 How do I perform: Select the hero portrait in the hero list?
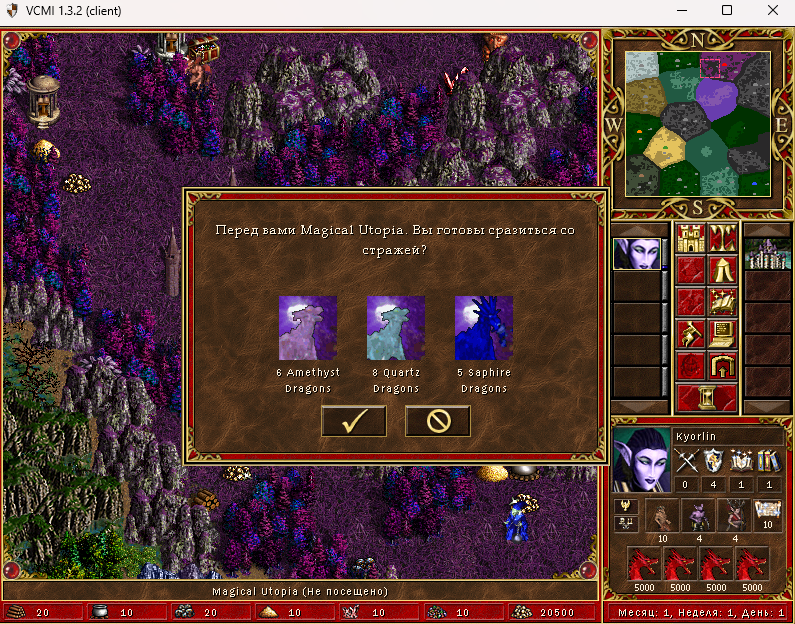[638, 254]
